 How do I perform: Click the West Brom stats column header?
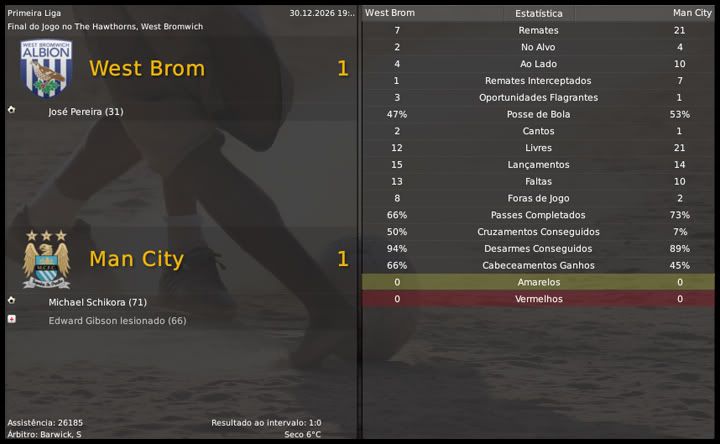(390, 13)
